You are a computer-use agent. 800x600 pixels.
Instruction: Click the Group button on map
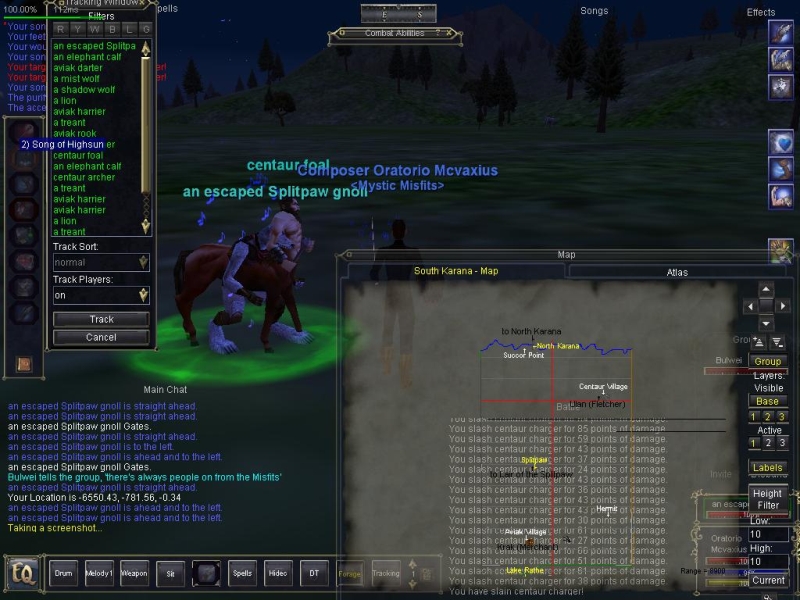[x=767, y=362]
